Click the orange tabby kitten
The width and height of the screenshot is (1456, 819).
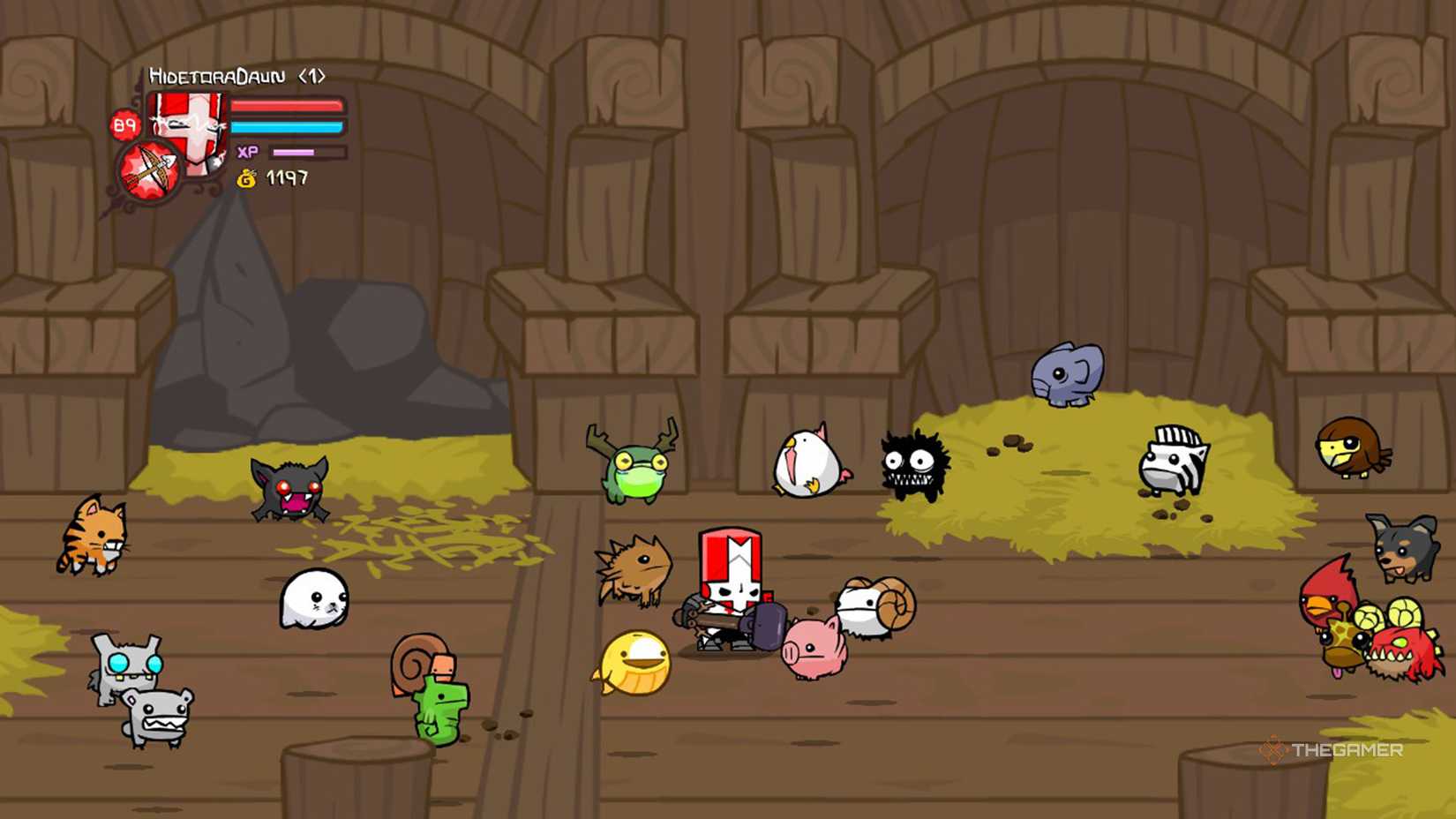93,534
